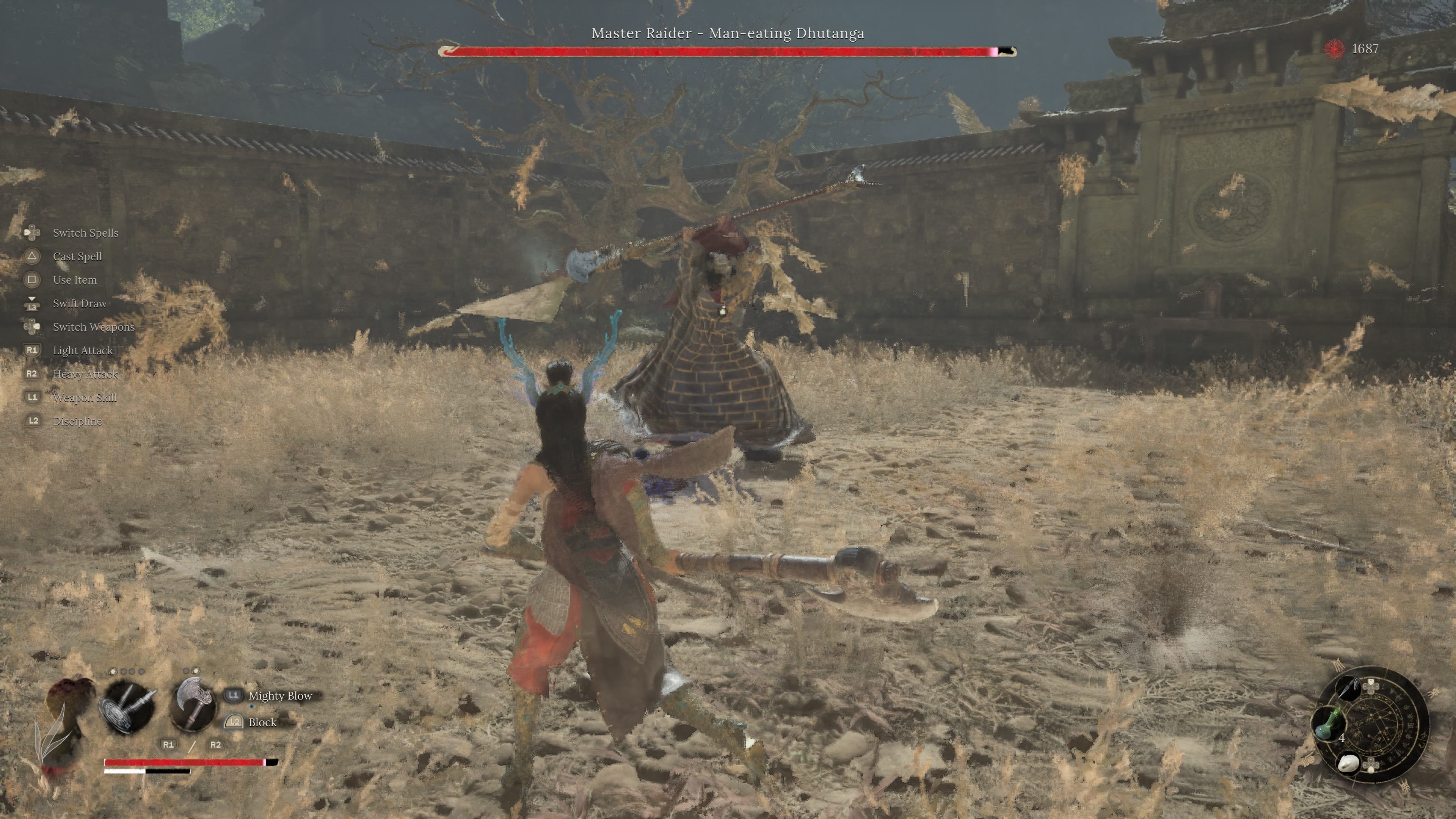Click the red feather currency icon beside 1687
The width and height of the screenshot is (1456, 819).
click(x=1334, y=50)
